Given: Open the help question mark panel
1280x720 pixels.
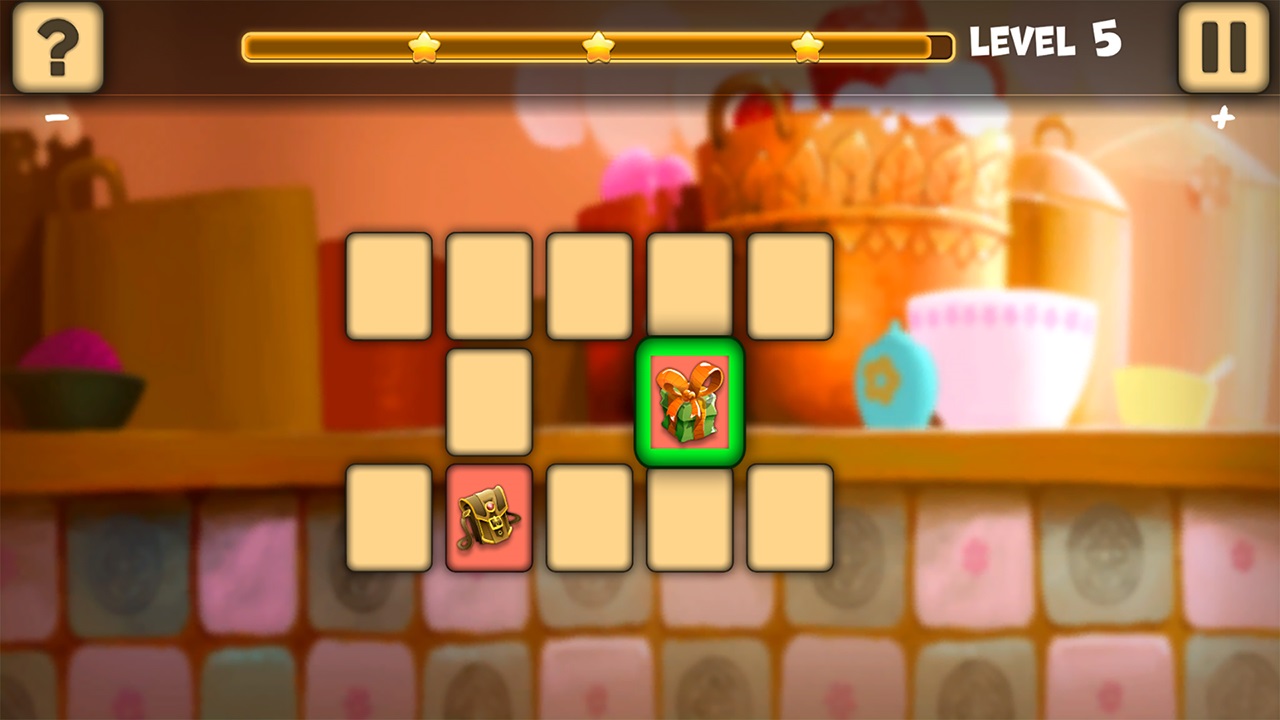Looking at the screenshot, I should click(x=57, y=47).
